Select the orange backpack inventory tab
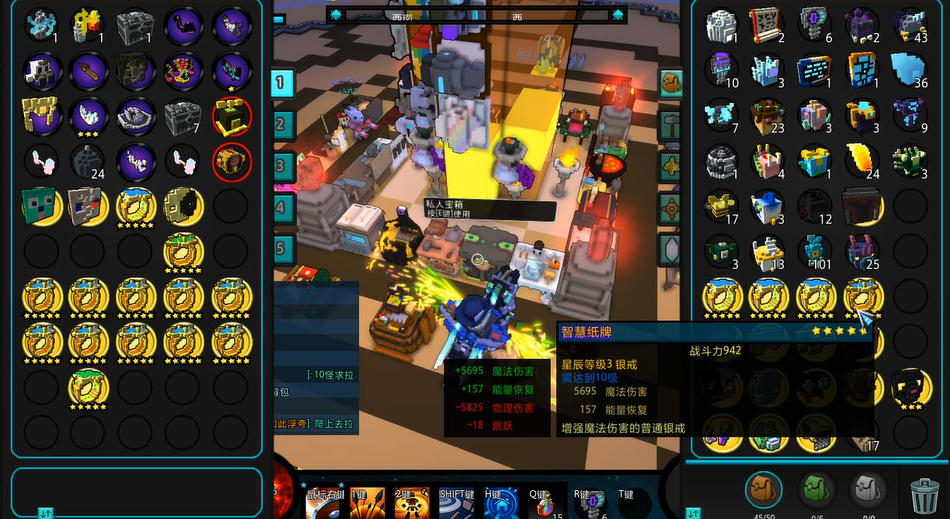The height and width of the screenshot is (519, 950). 765,490
